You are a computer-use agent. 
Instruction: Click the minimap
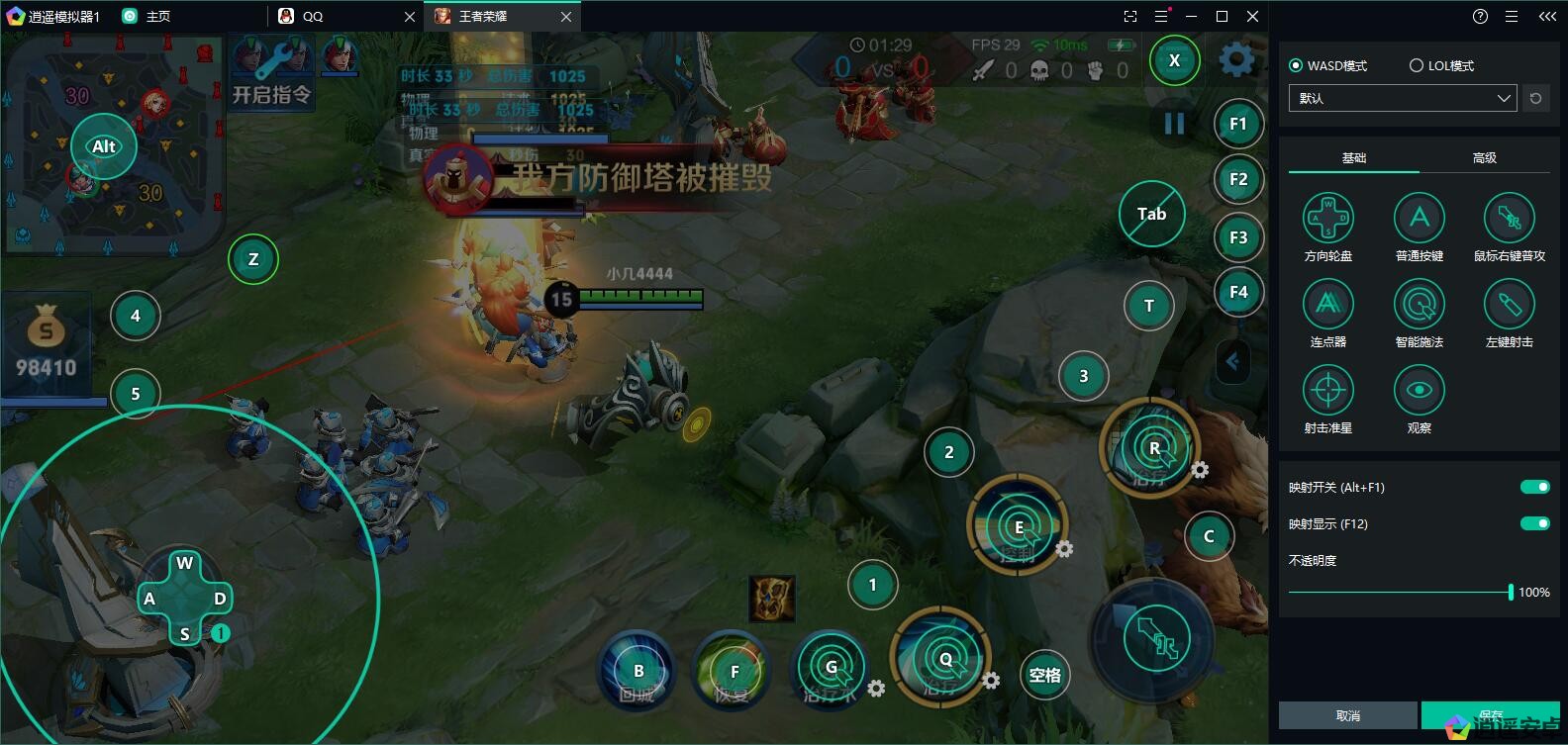pyautogui.click(x=114, y=143)
